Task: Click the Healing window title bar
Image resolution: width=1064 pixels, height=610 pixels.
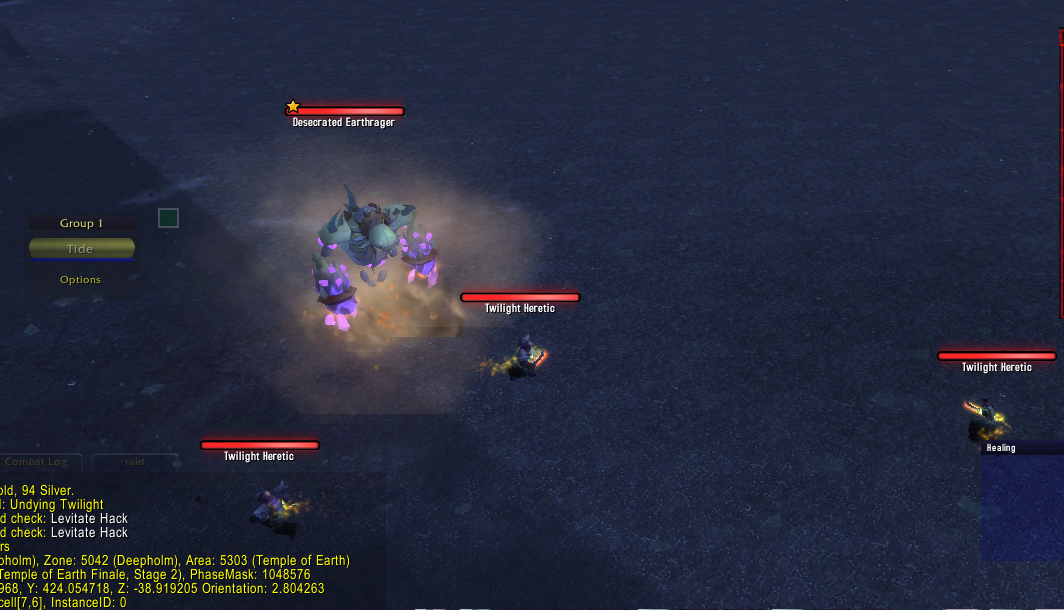Action: [x=1020, y=448]
